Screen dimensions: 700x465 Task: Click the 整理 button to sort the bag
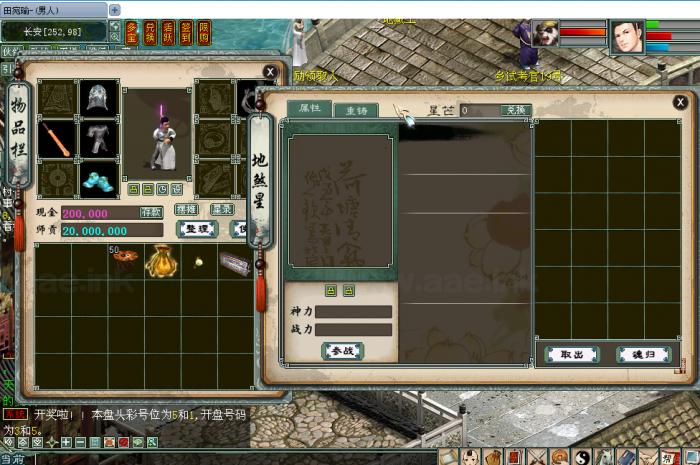tap(197, 229)
